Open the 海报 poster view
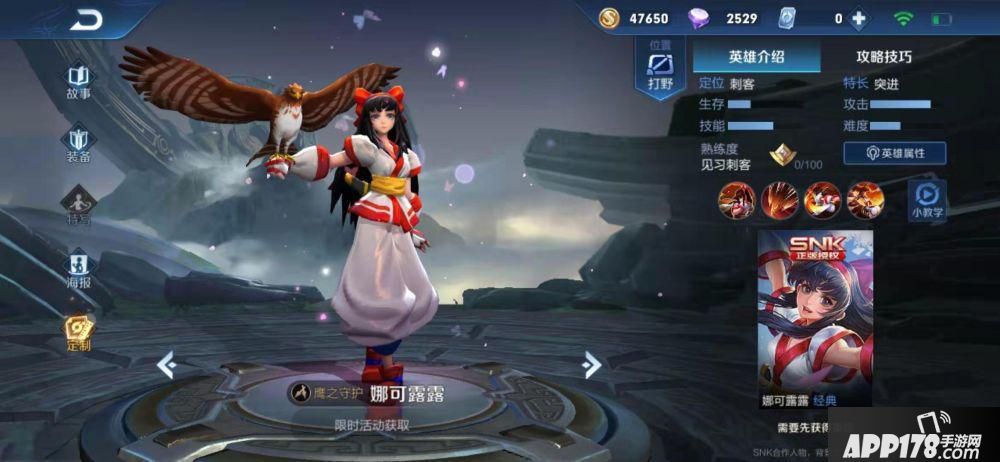This screenshot has width=1000, height=462. [x=79, y=268]
